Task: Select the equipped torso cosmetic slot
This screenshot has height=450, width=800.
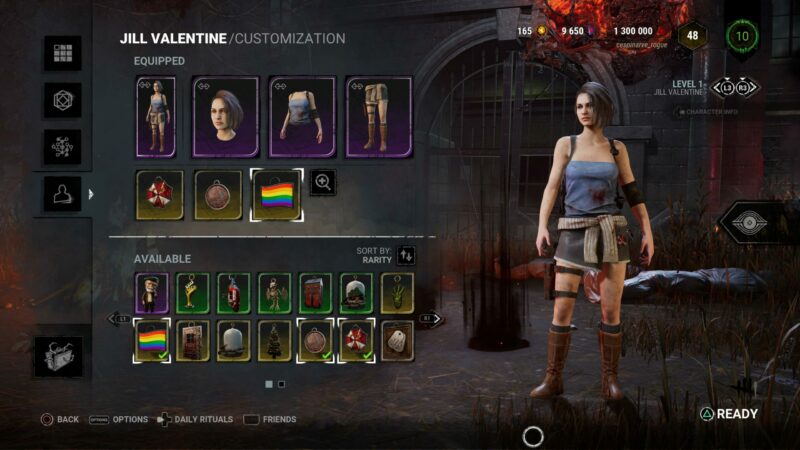Action: click(301, 116)
